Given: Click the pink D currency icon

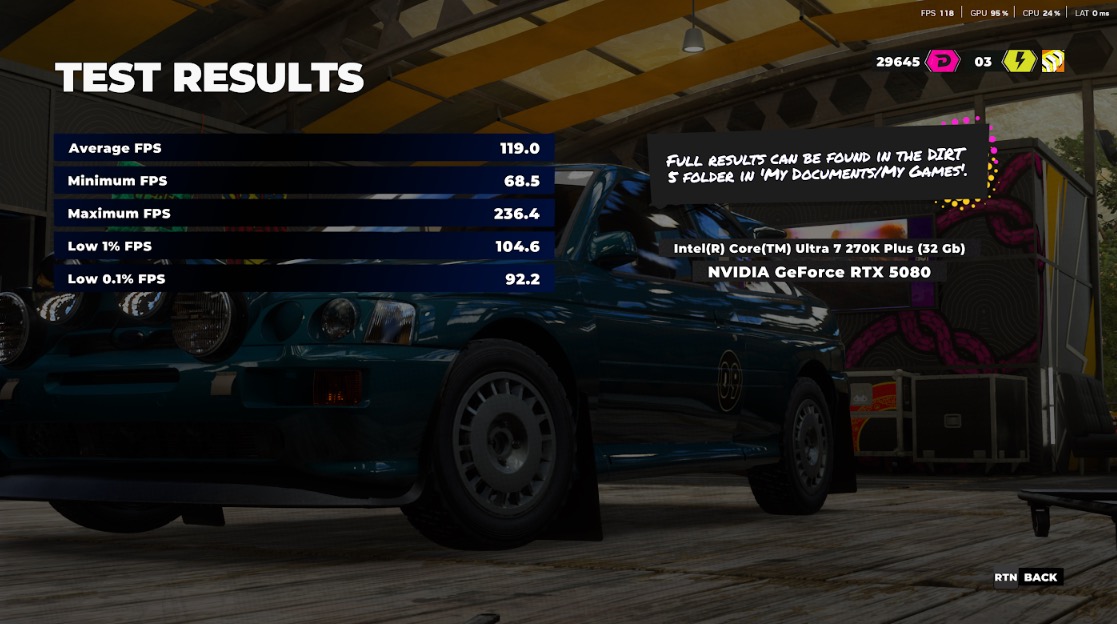Looking at the screenshot, I should tap(943, 62).
